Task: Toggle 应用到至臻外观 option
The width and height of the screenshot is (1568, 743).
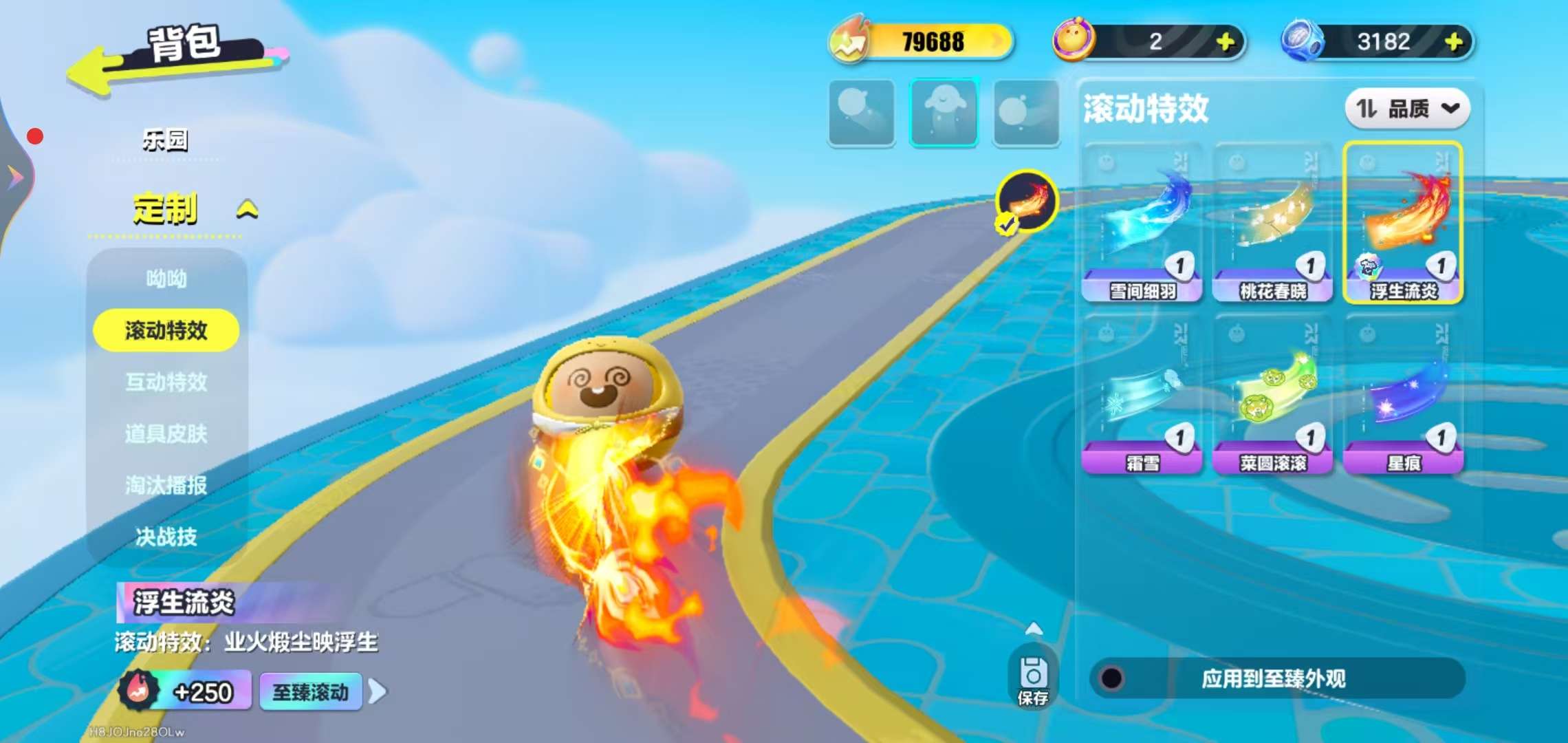Action: click(x=1112, y=678)
